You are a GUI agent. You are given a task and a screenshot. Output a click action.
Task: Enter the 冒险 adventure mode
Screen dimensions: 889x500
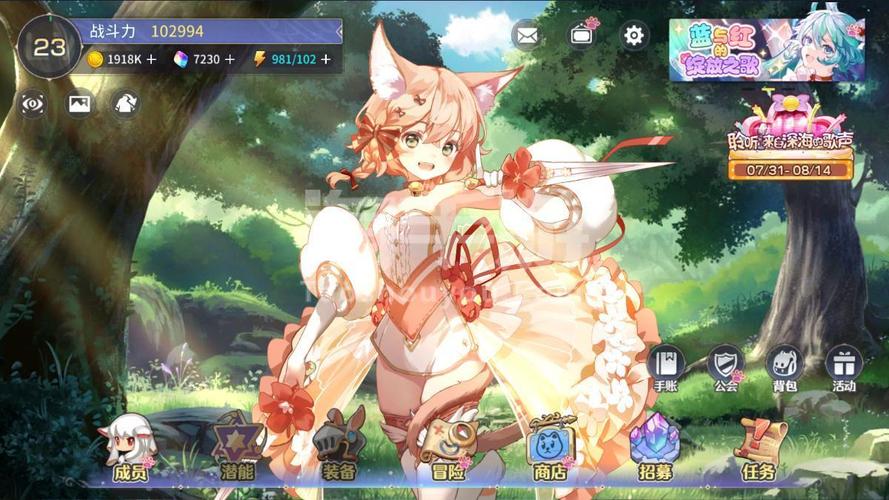point(447,448)
